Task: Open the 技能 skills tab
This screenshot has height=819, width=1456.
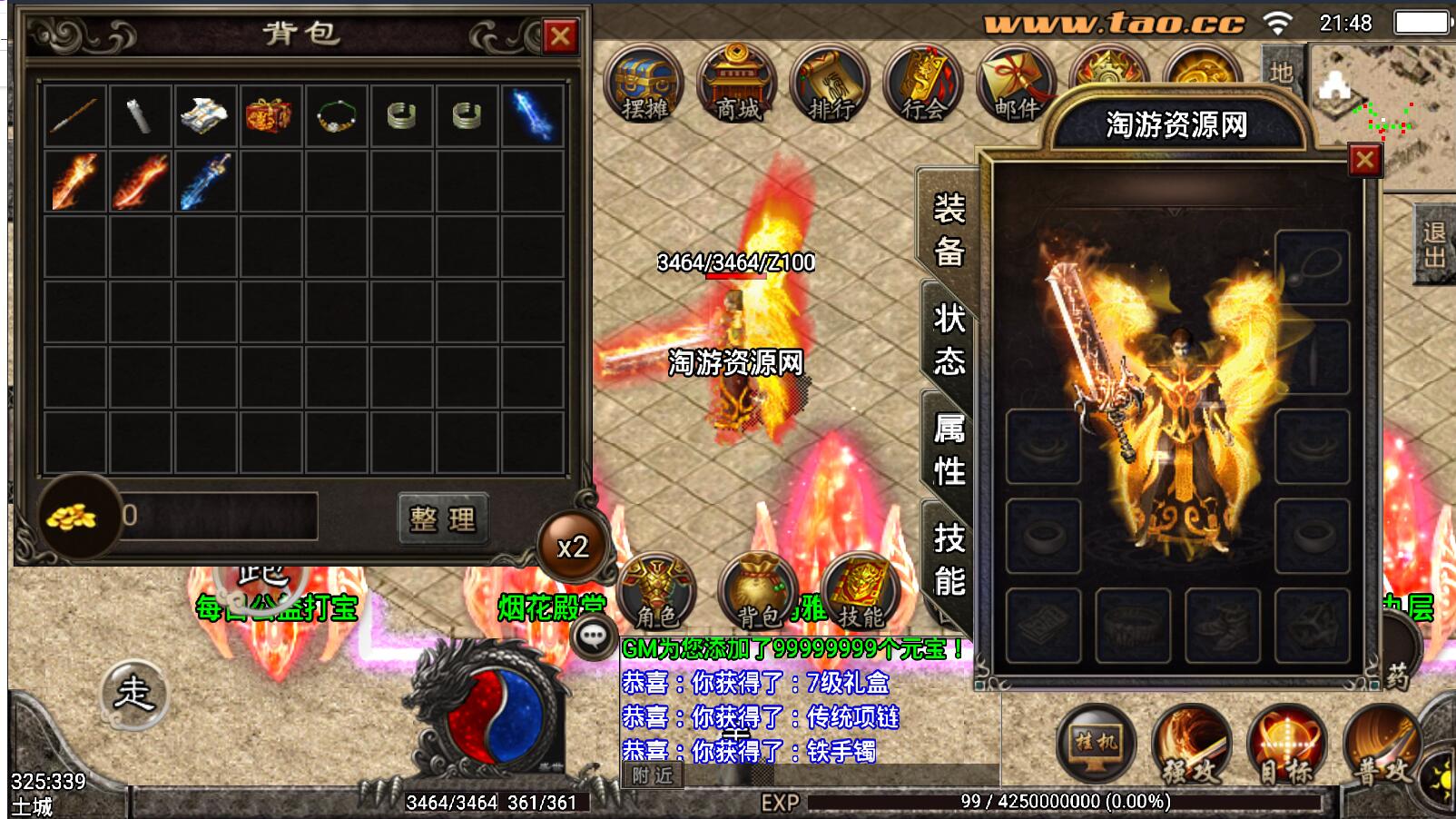Action: point(949,559)
